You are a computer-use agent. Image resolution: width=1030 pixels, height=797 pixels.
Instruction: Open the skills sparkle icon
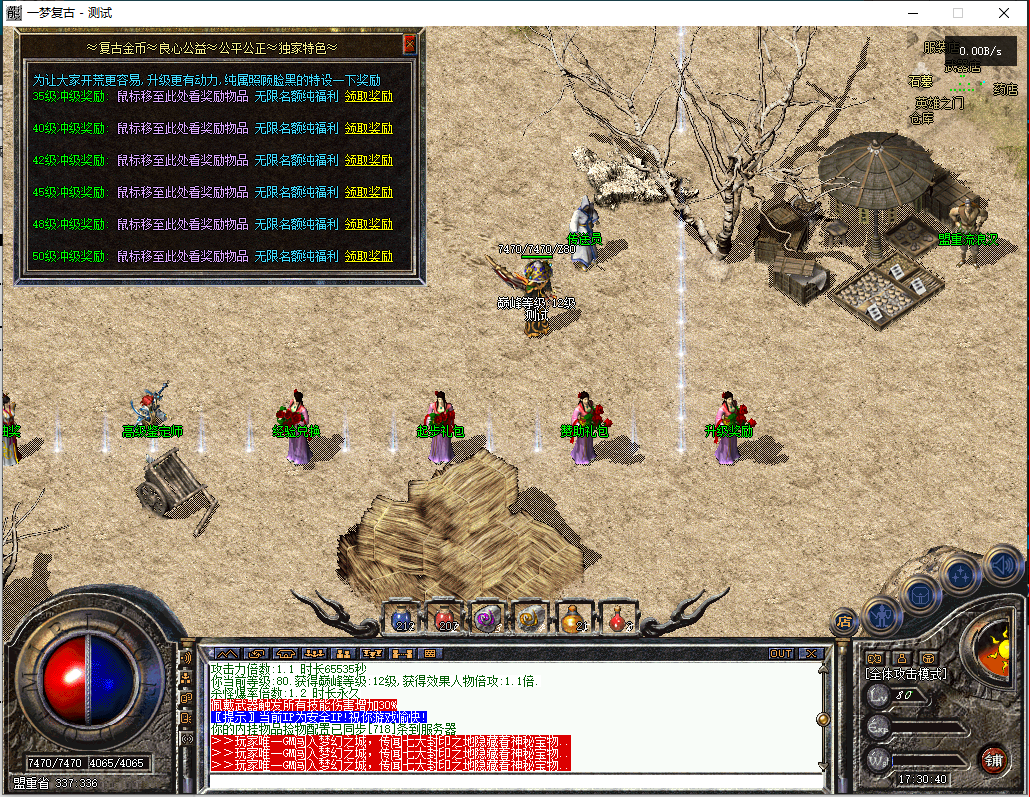(962, 574)
